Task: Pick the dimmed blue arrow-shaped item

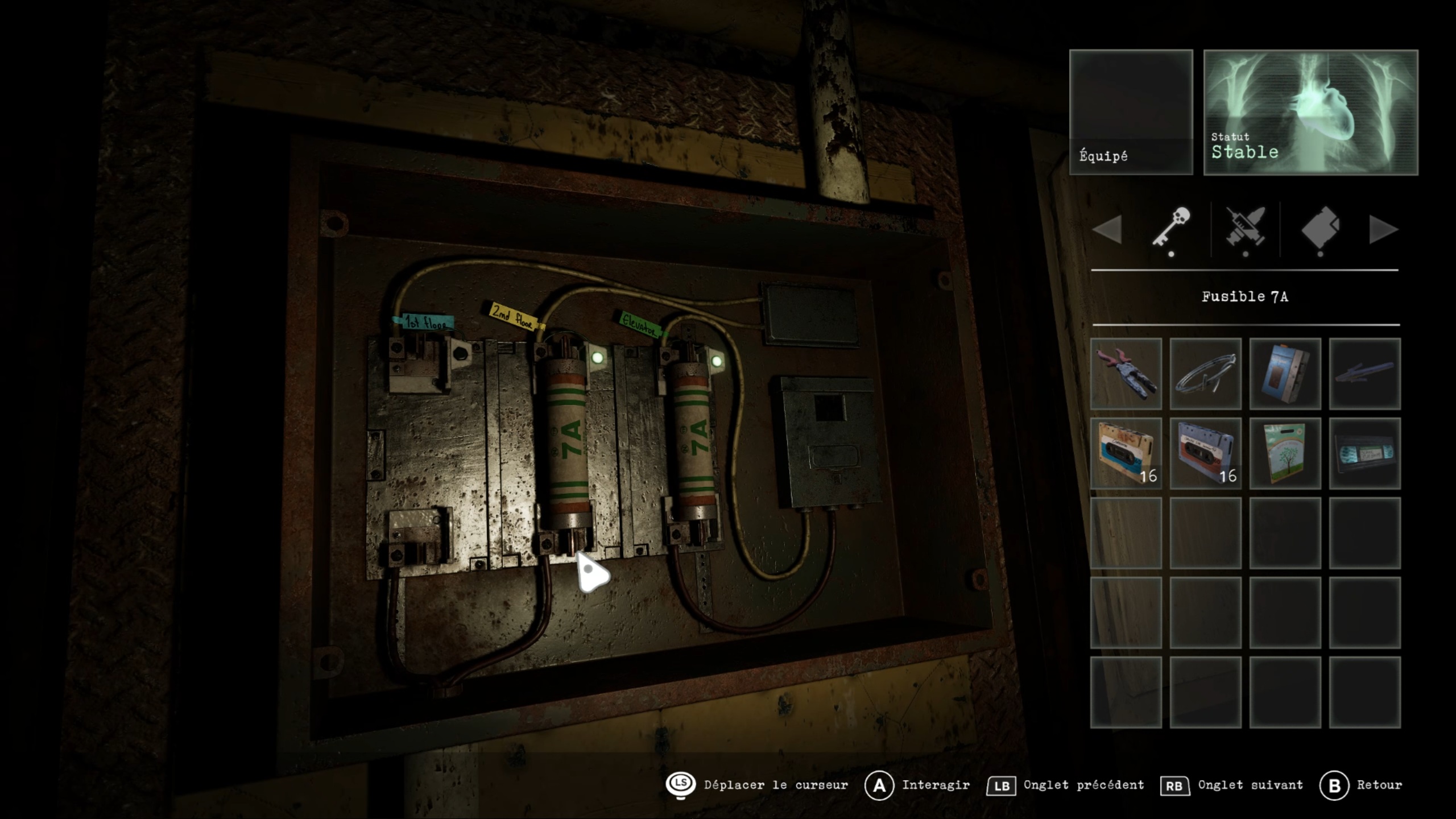Action: tap(1364, 374)
